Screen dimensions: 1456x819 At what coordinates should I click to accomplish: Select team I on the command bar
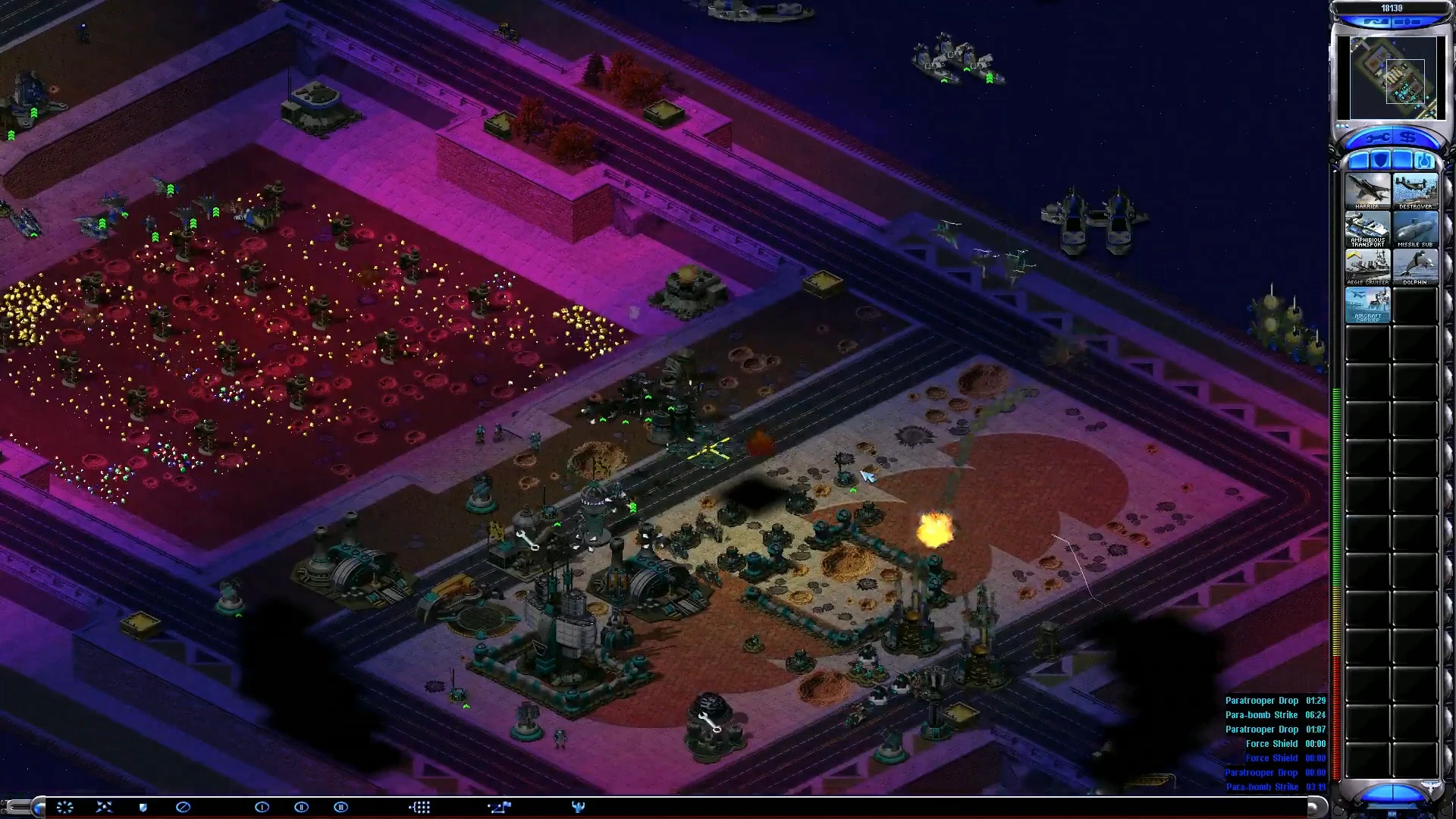click(262, 807)
